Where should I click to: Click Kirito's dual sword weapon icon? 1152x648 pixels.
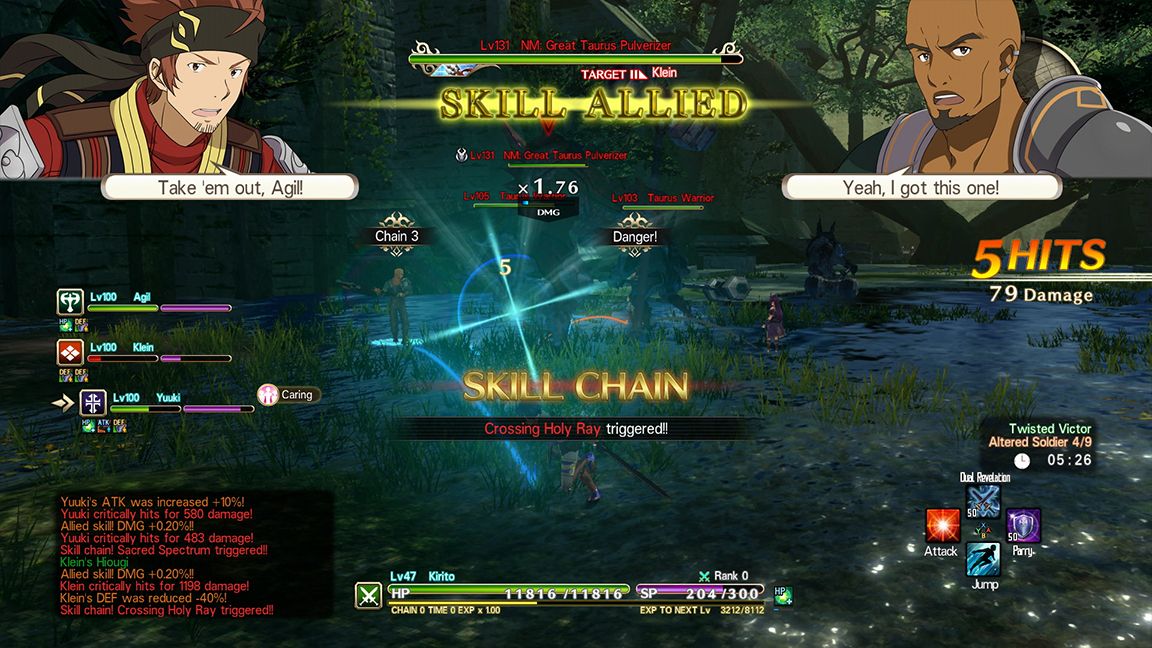[367, 596]
